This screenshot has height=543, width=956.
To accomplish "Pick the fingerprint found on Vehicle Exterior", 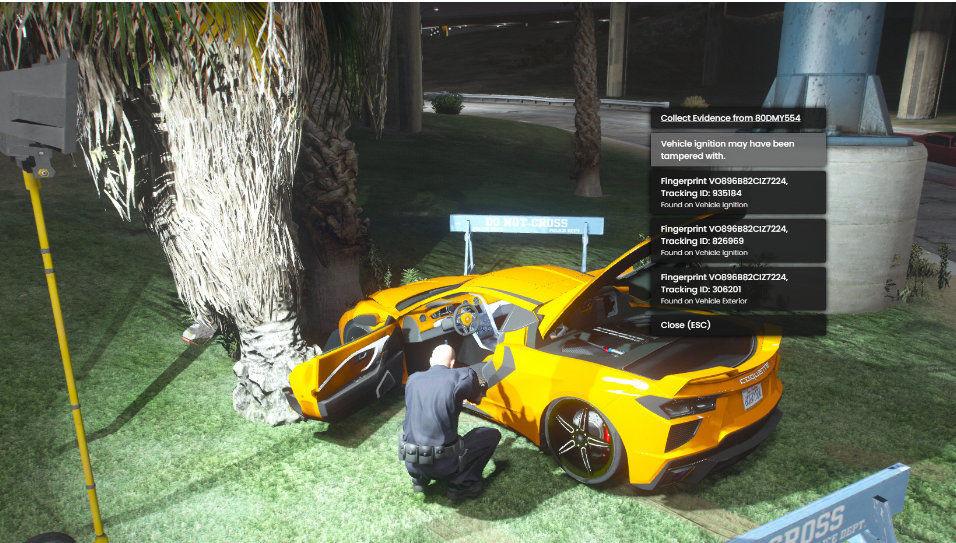I will [x=738, y=288].
